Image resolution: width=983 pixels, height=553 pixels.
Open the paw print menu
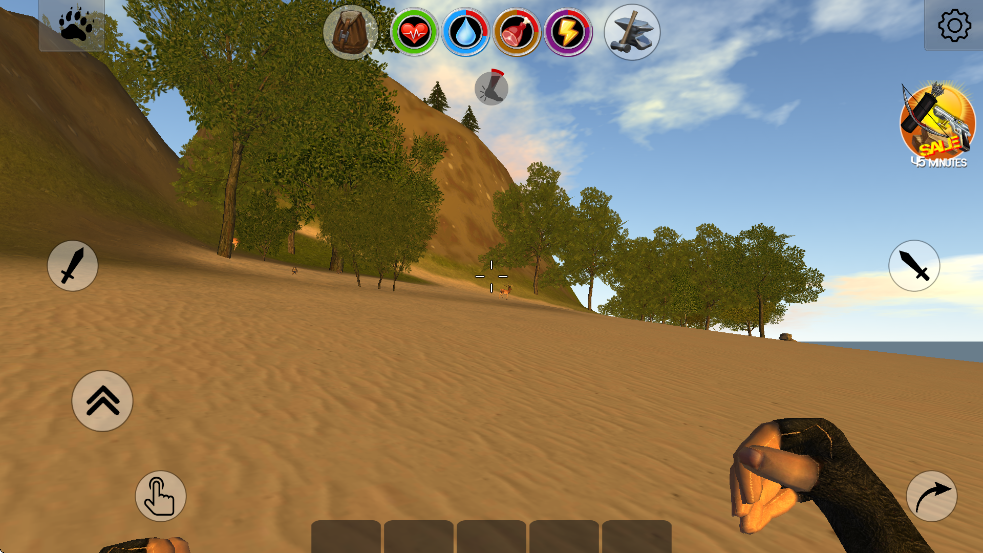pyautogui.click(x=73, y=25)
